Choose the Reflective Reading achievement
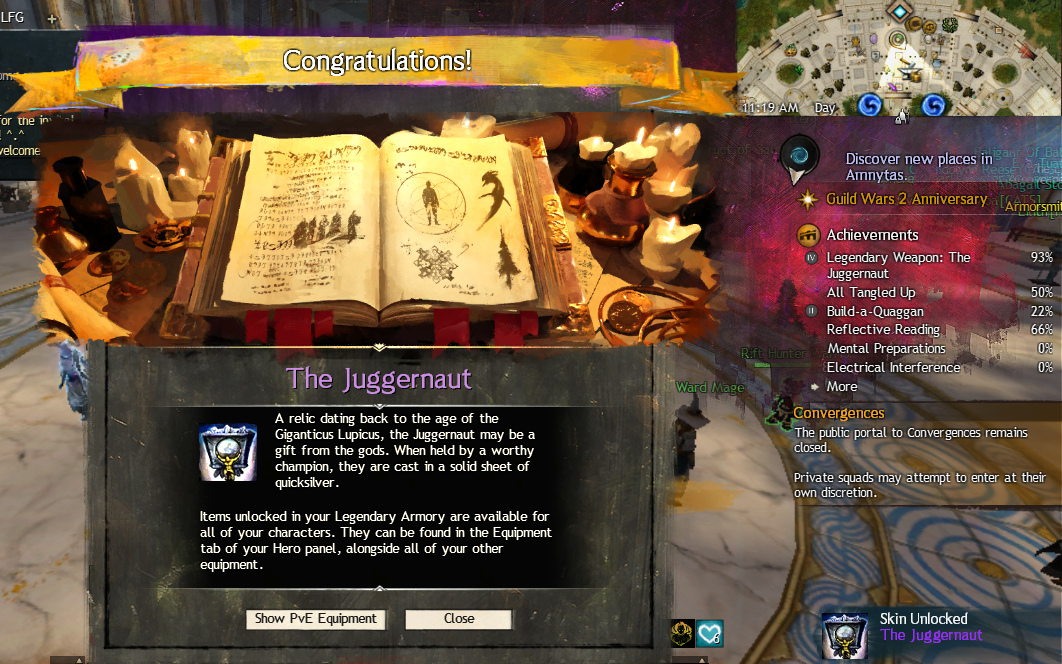 [x=883, y=330]
